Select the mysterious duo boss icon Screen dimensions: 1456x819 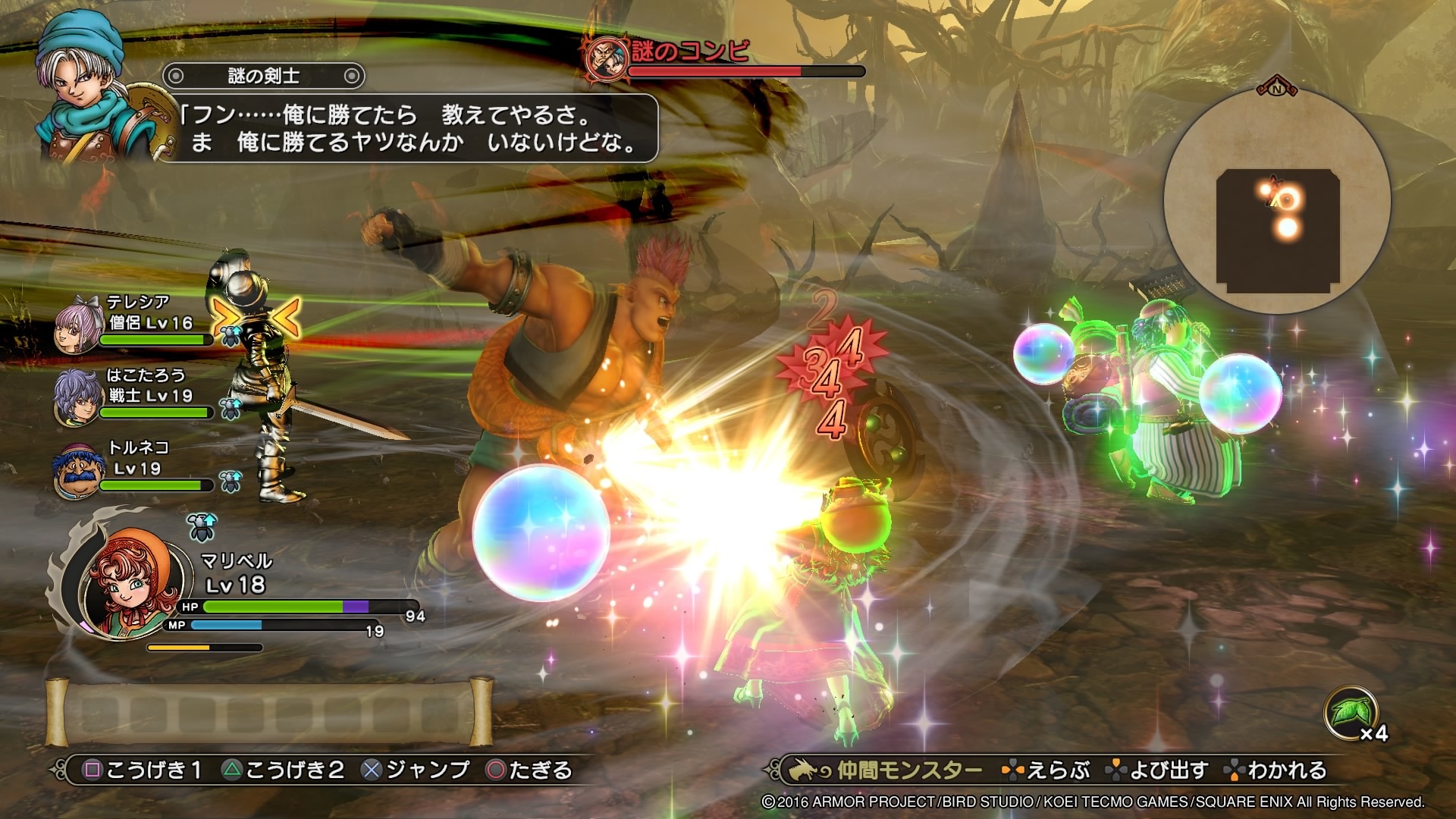click(607, 57)
